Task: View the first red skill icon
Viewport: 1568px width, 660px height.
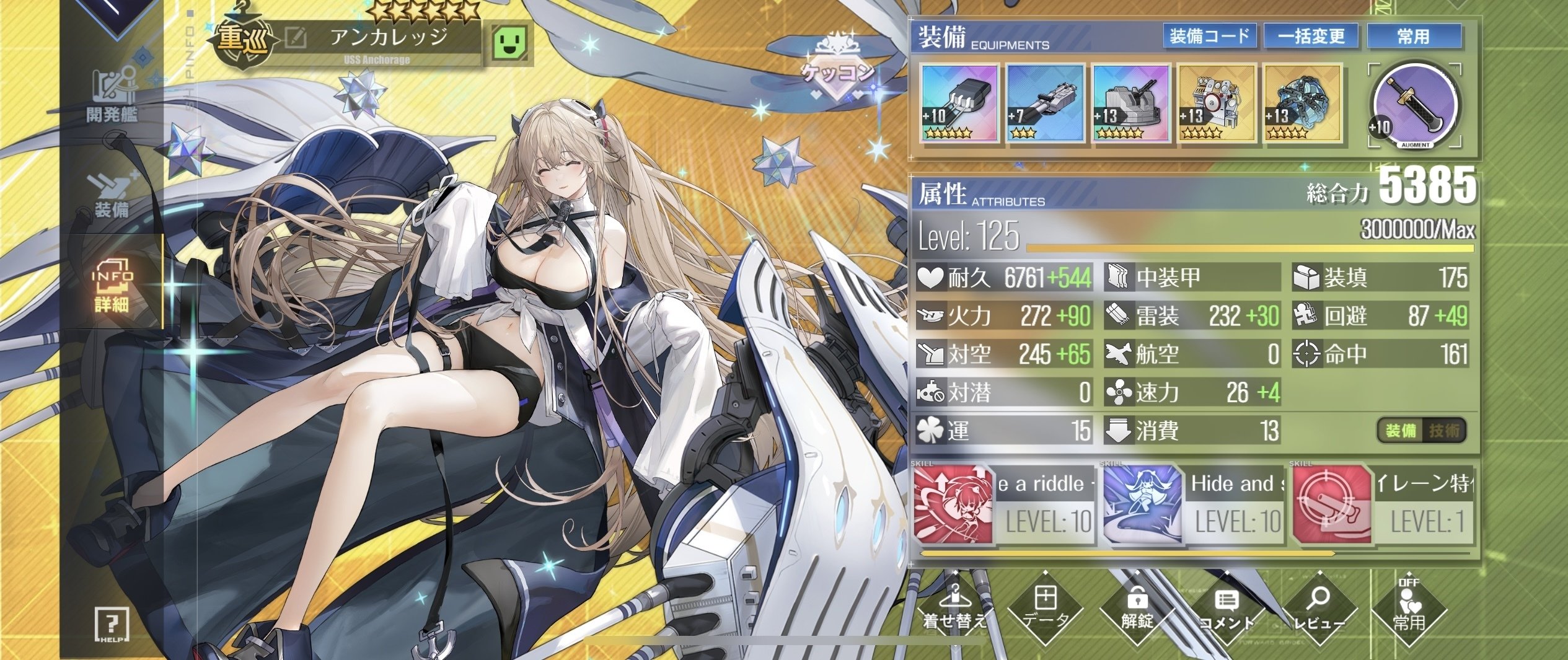Action: pos(953,504)
